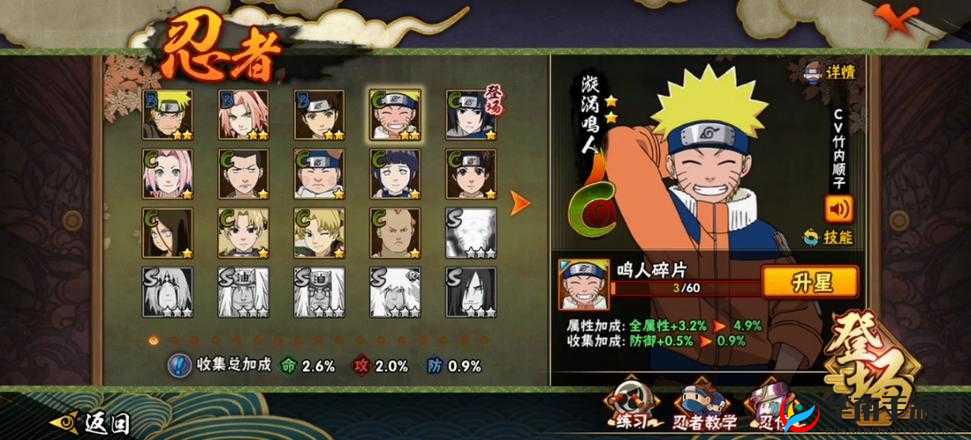Play the ninja voice speaker icon

pyautogui.click(x=838, y=209)
